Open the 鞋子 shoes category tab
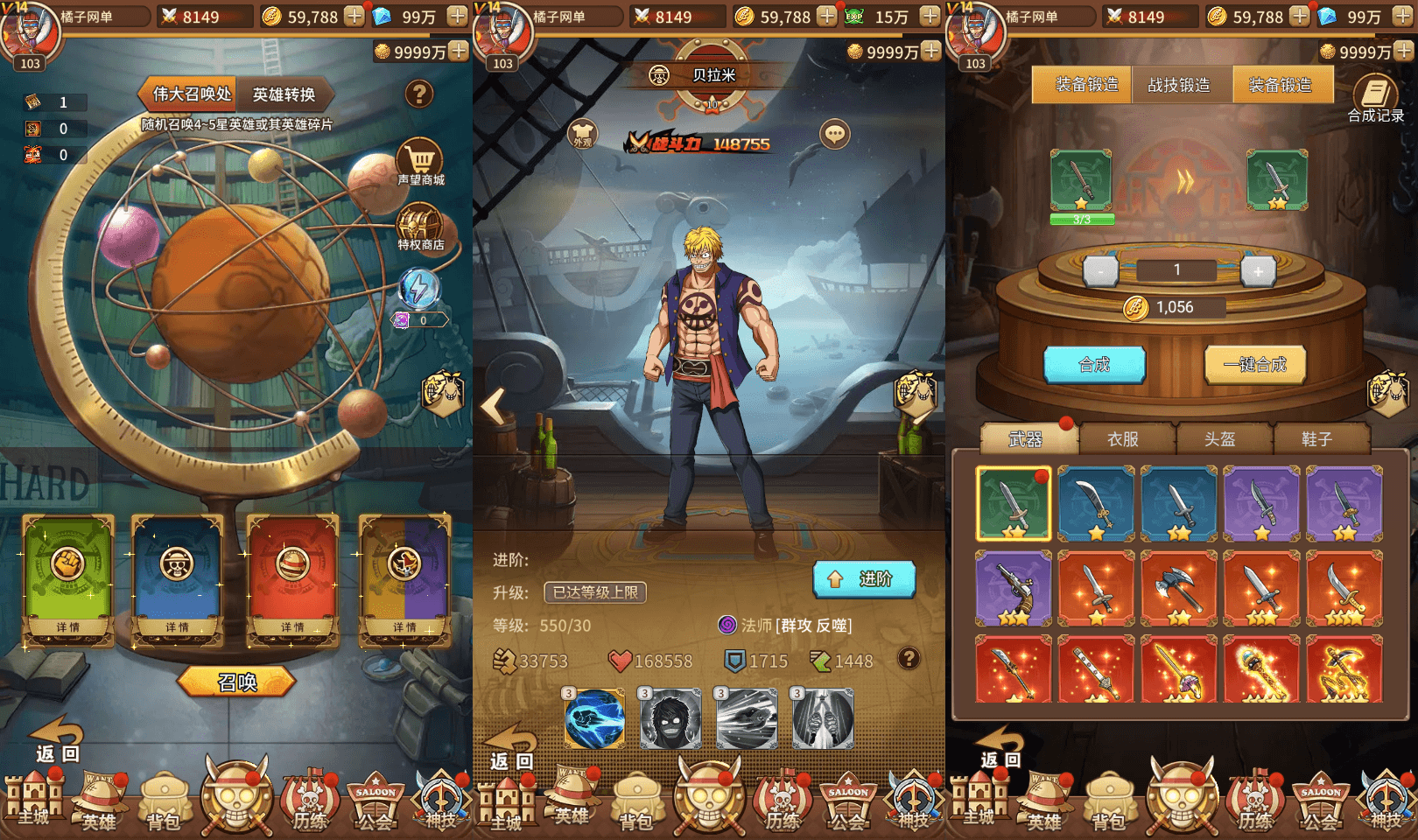1418x840 pixels. pos(1316,439)
